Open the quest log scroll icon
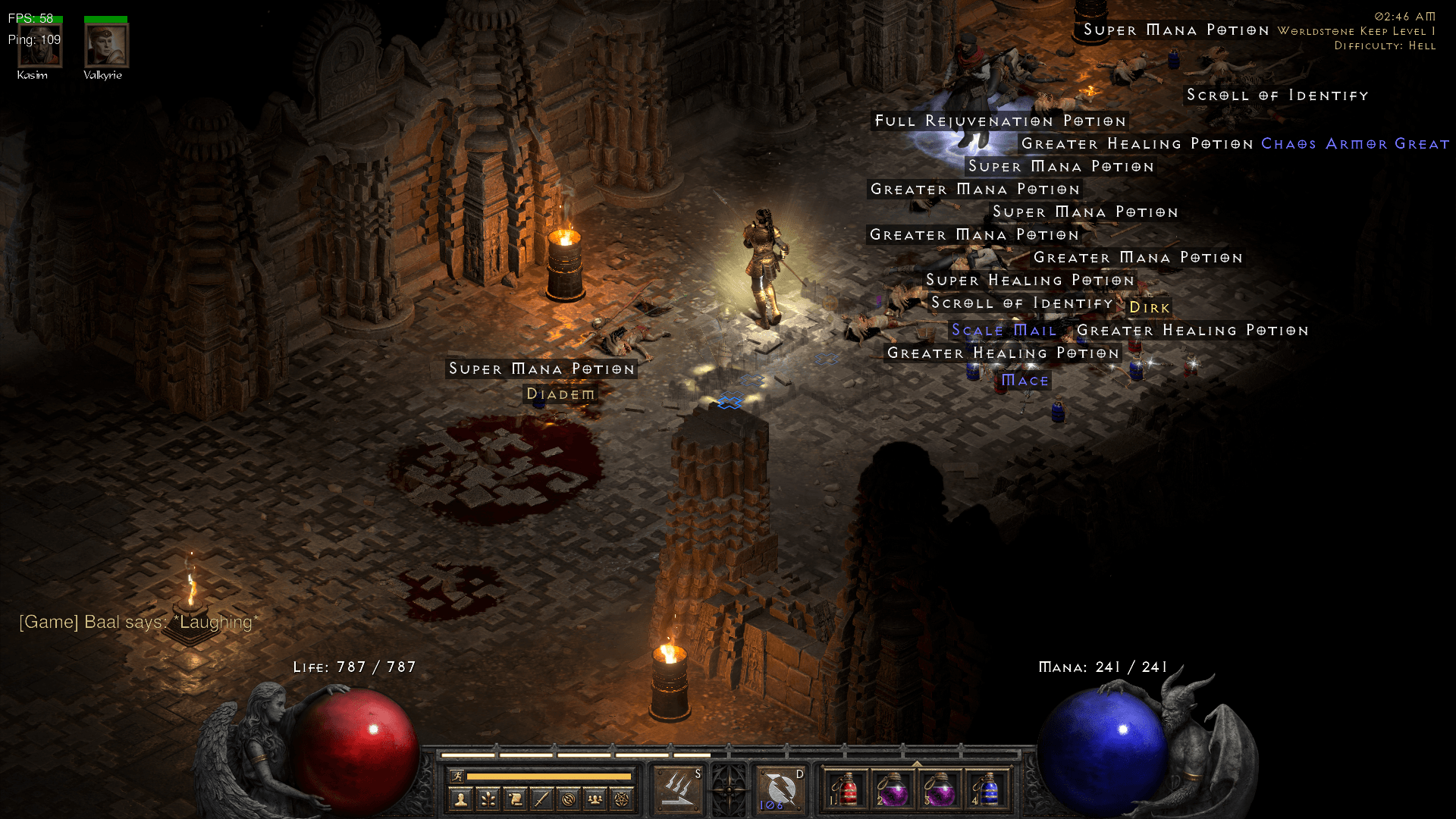The image size is (1456, 819). pos(515,799)
